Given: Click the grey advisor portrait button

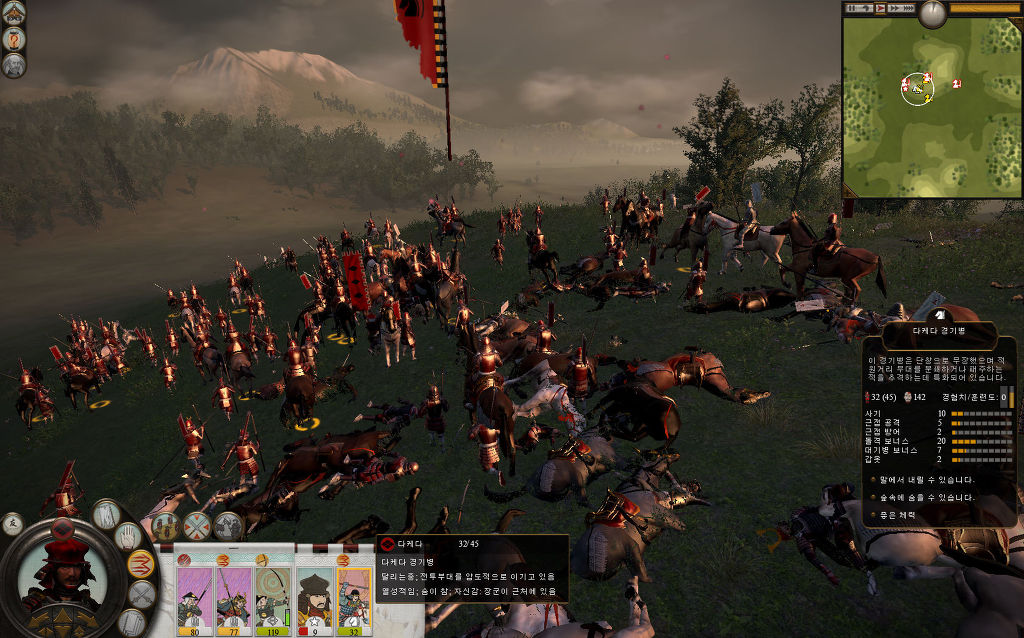Looking at the screenshot, I should click(14, 65).
